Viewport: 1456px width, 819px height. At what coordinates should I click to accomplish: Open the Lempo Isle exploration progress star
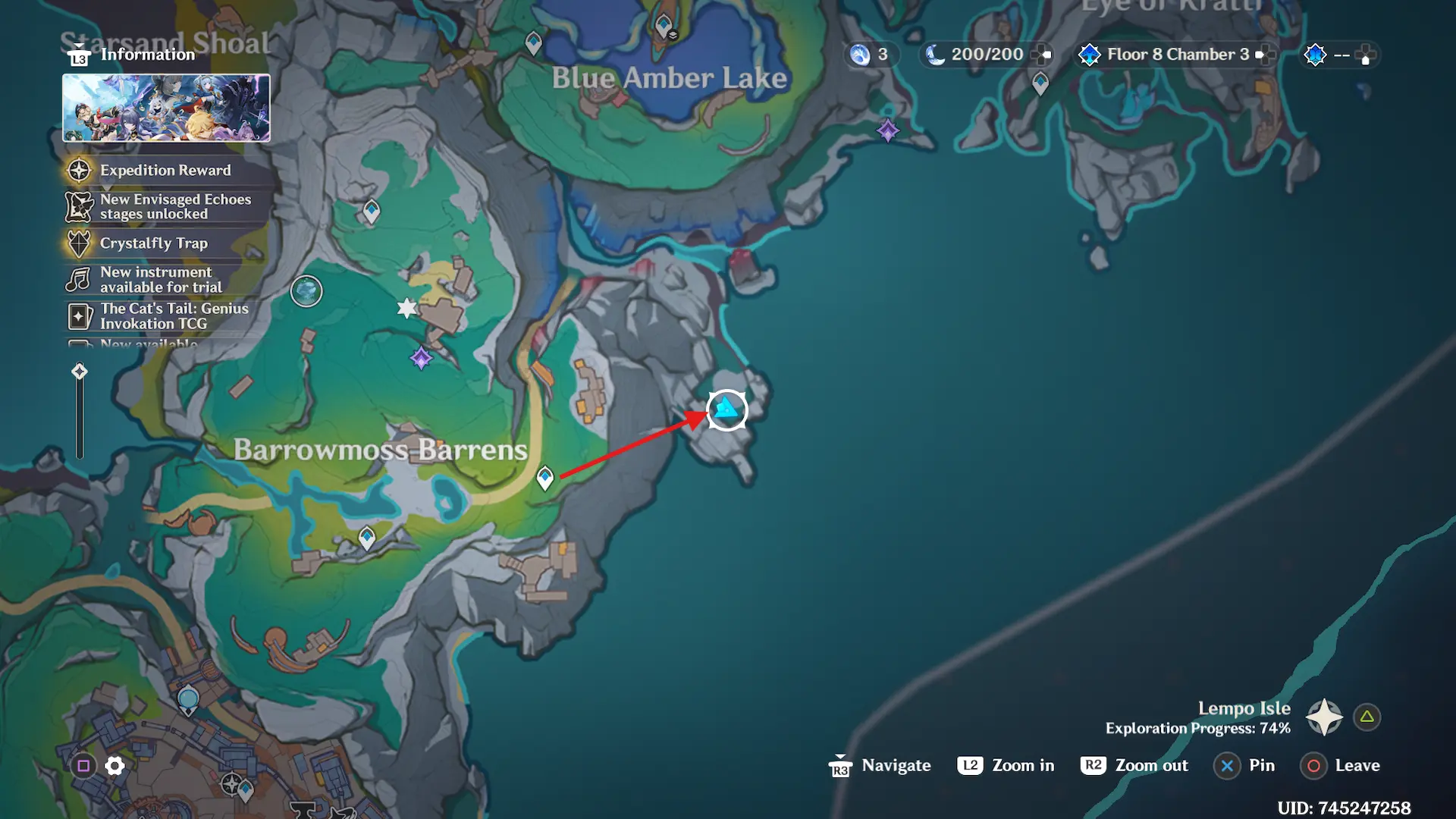pos(1324,717)
